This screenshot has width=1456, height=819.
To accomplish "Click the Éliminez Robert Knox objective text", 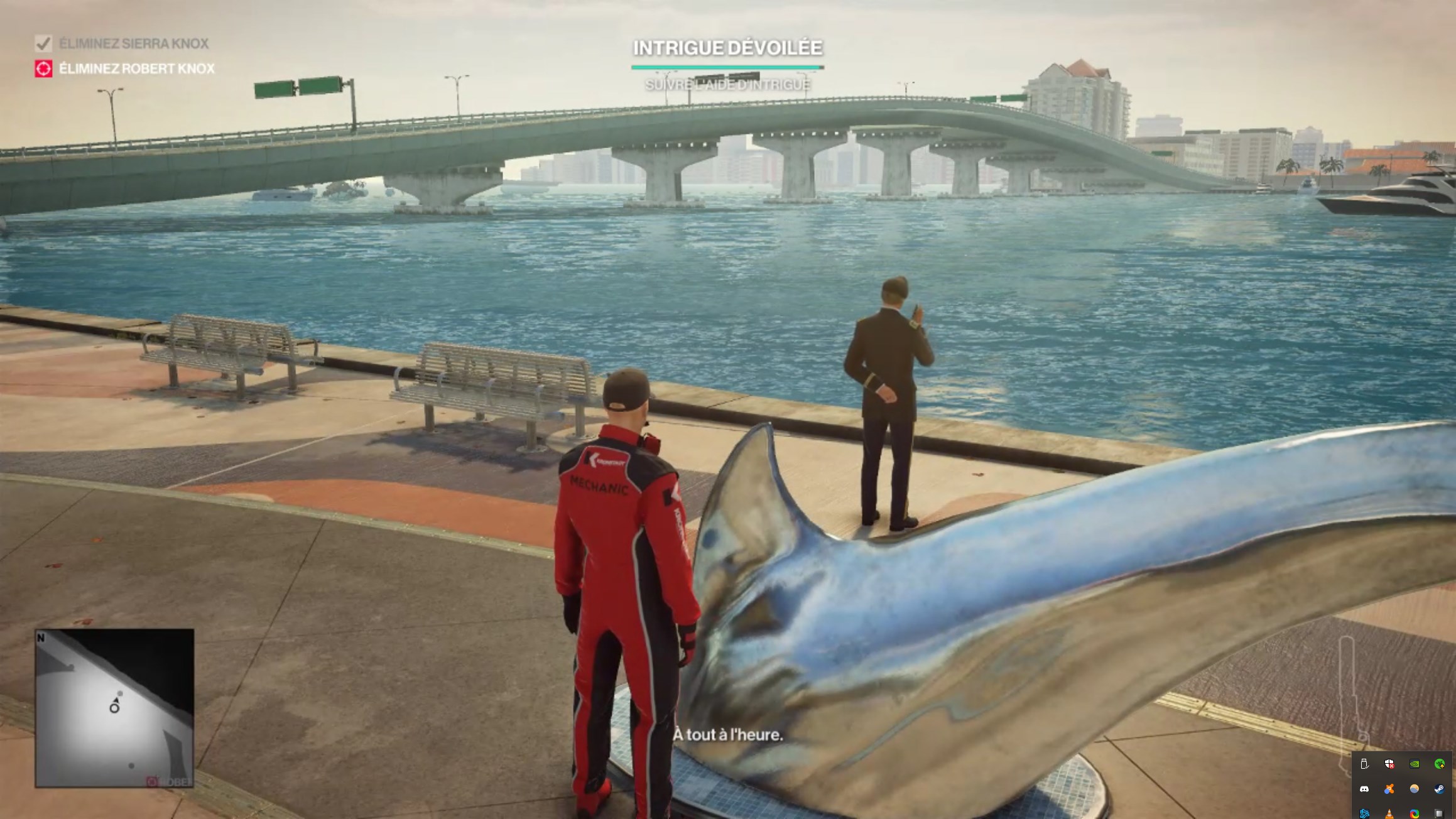I will [136, 68].
